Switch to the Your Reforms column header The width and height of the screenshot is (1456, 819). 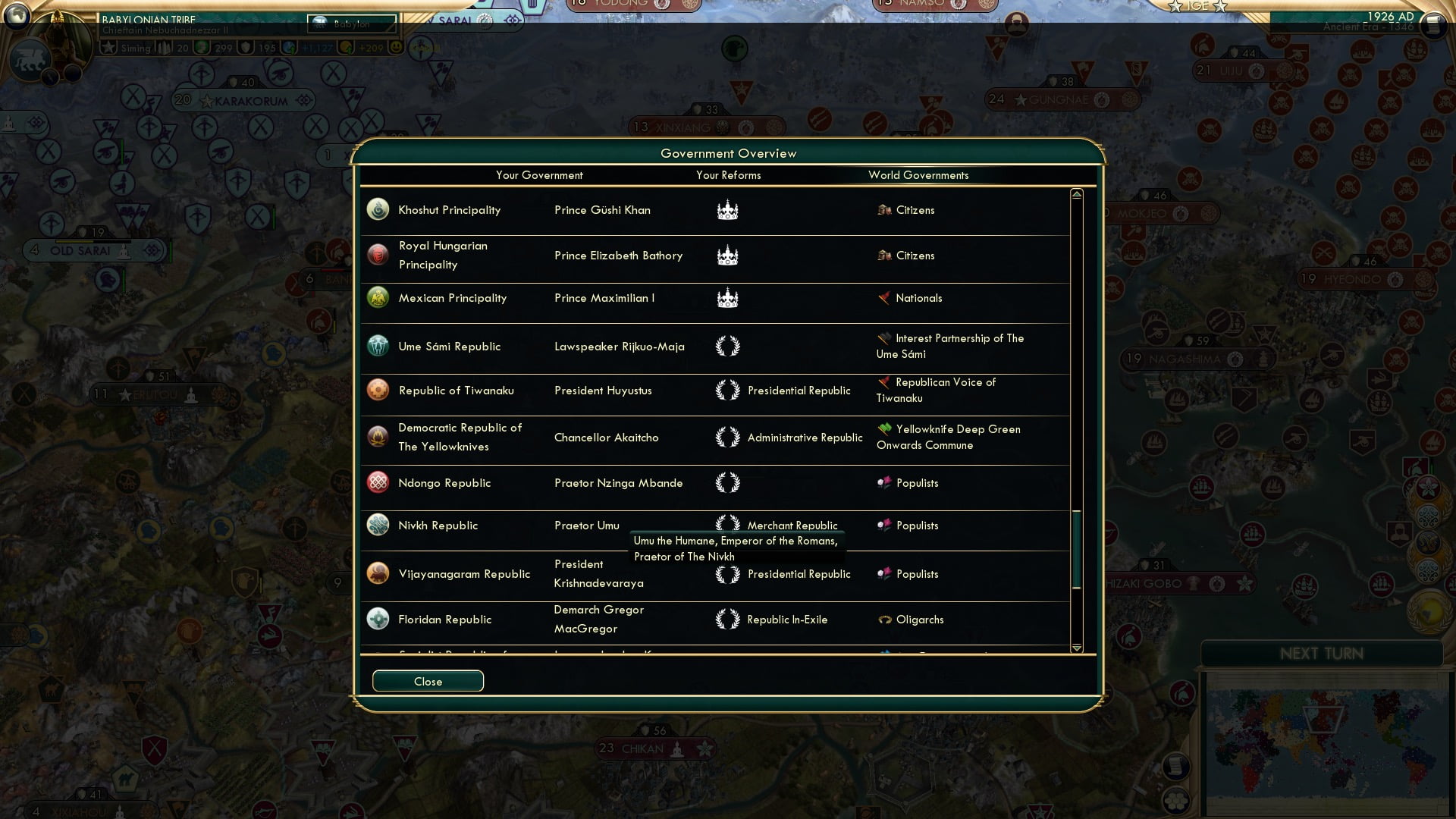[x=729, y=175]
